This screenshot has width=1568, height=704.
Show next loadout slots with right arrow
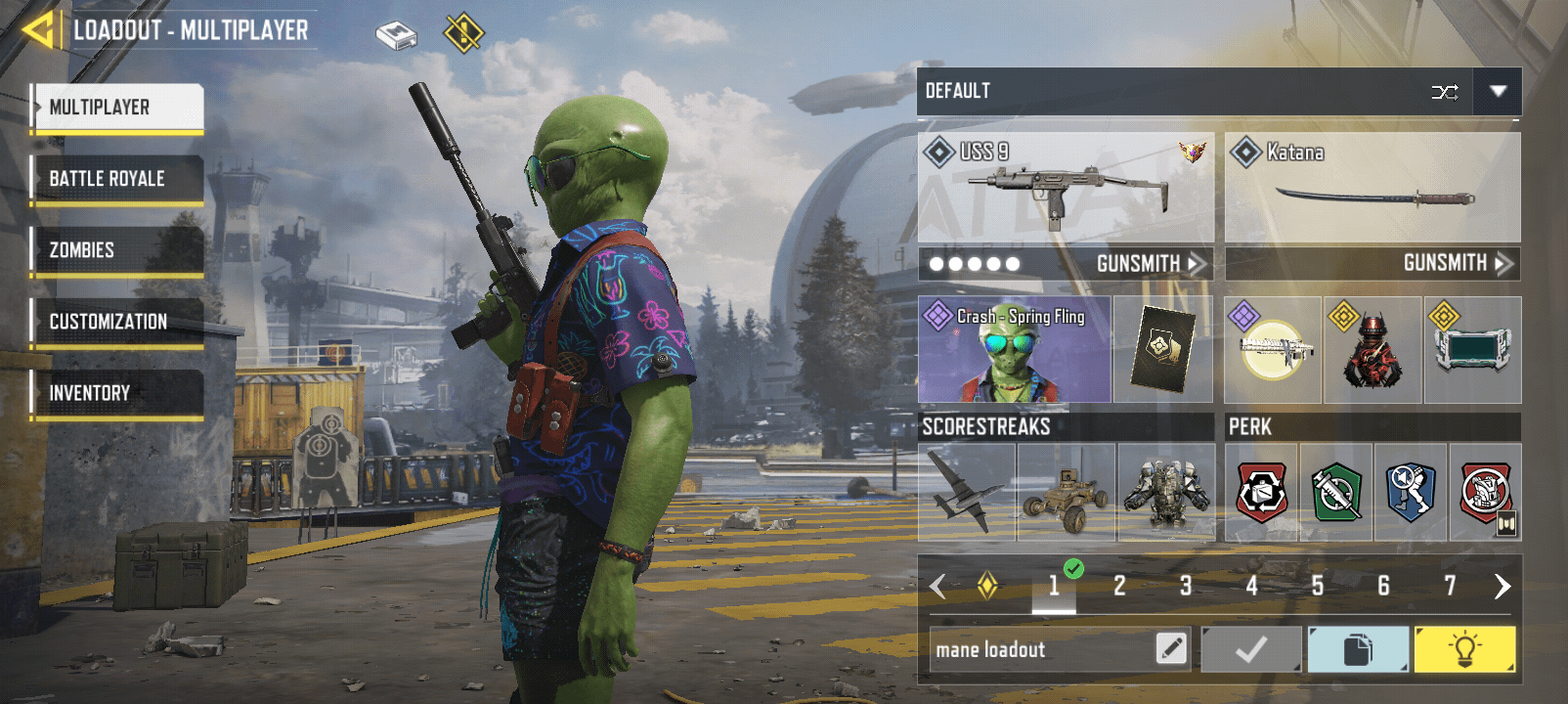coord(1502,586)
